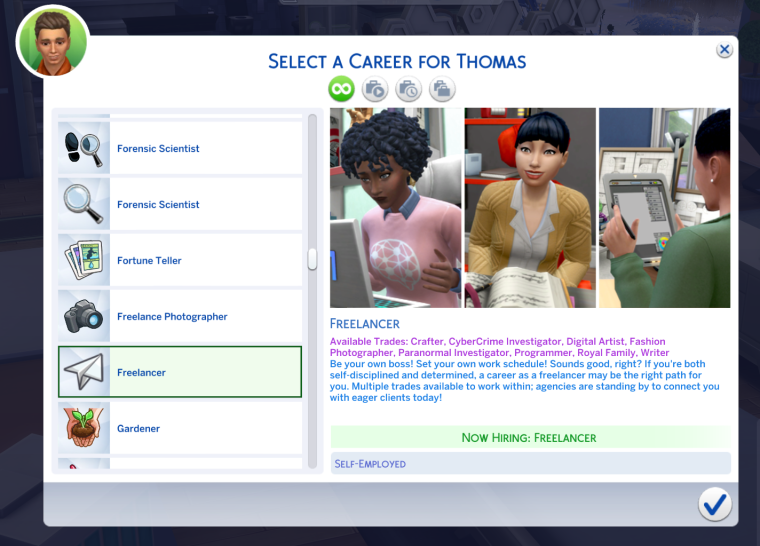Pick the Gardener career
Screen dimensions: 760x546
point(180,429)
